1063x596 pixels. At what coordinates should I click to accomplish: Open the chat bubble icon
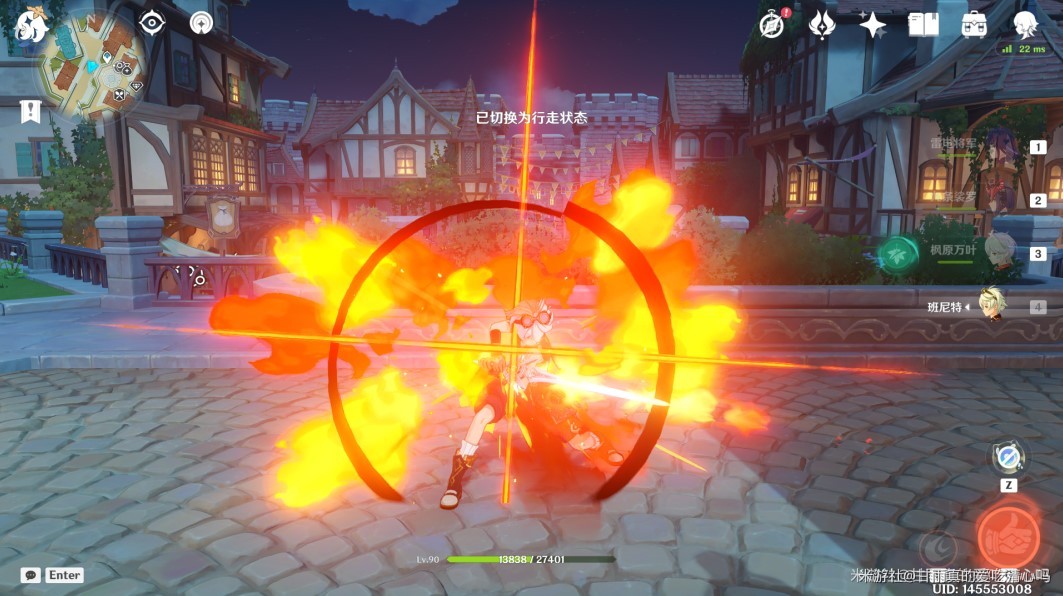pos(31,575)
